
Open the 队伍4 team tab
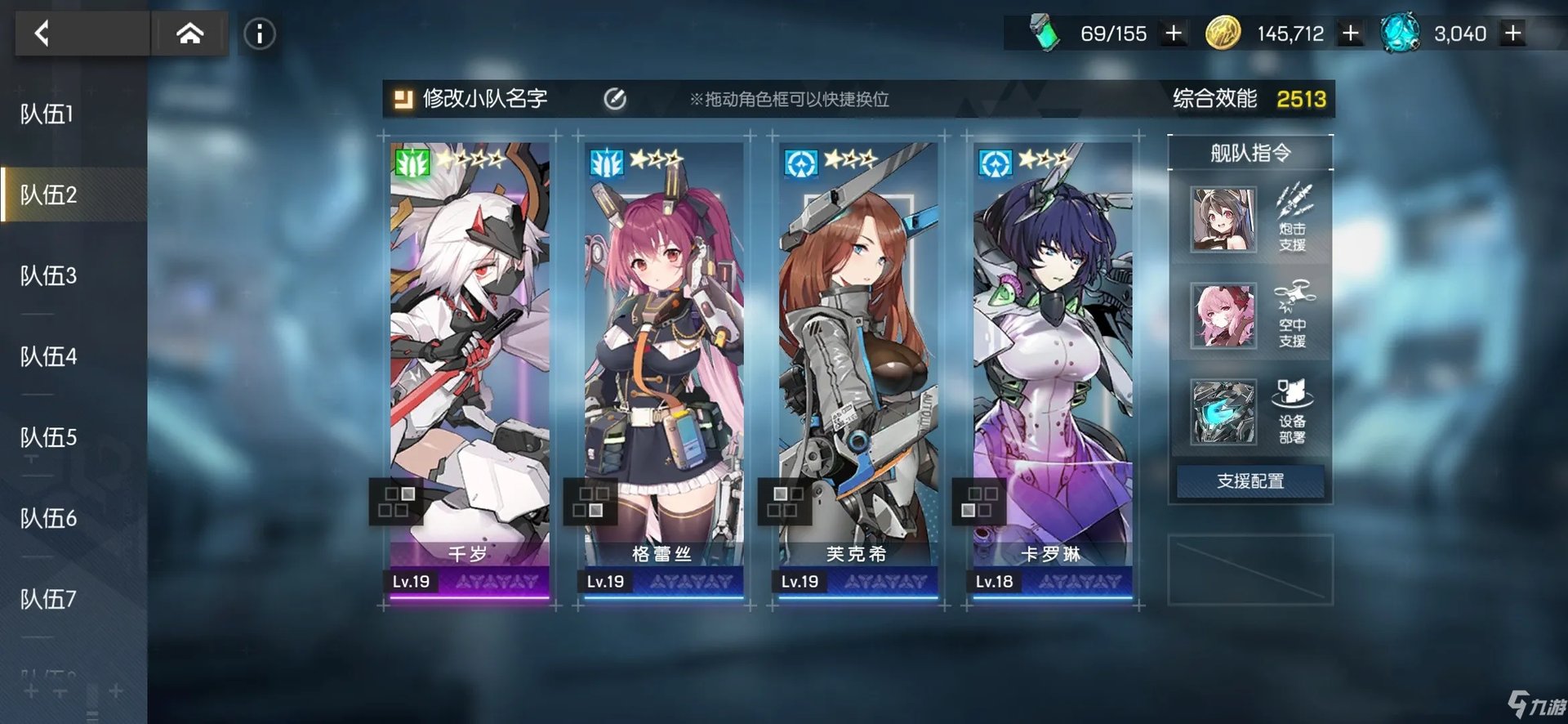[x=48, y=357]
